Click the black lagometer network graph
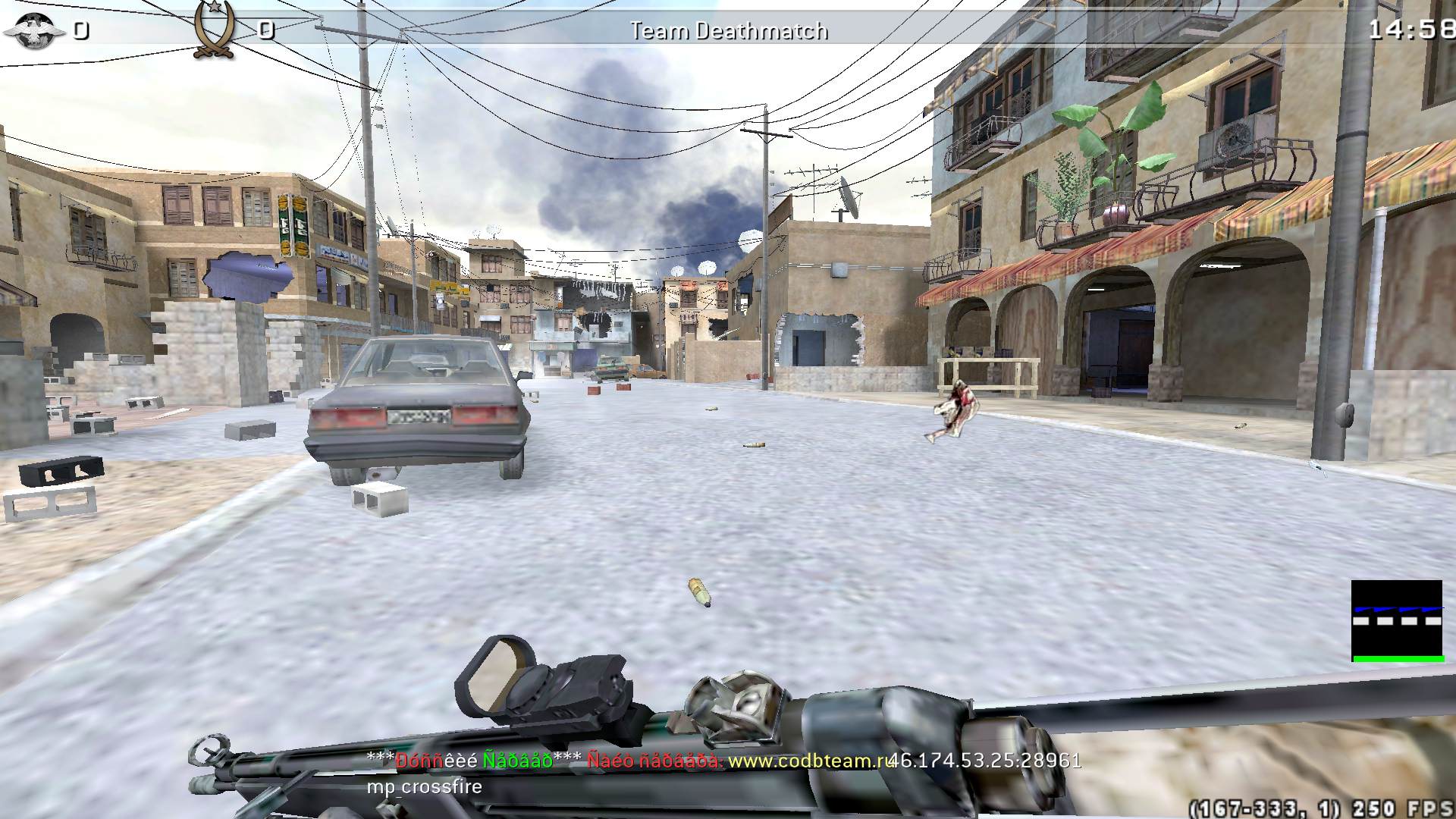The width and height of the screenshot is (1456, 819). (x=1397, y=621)
